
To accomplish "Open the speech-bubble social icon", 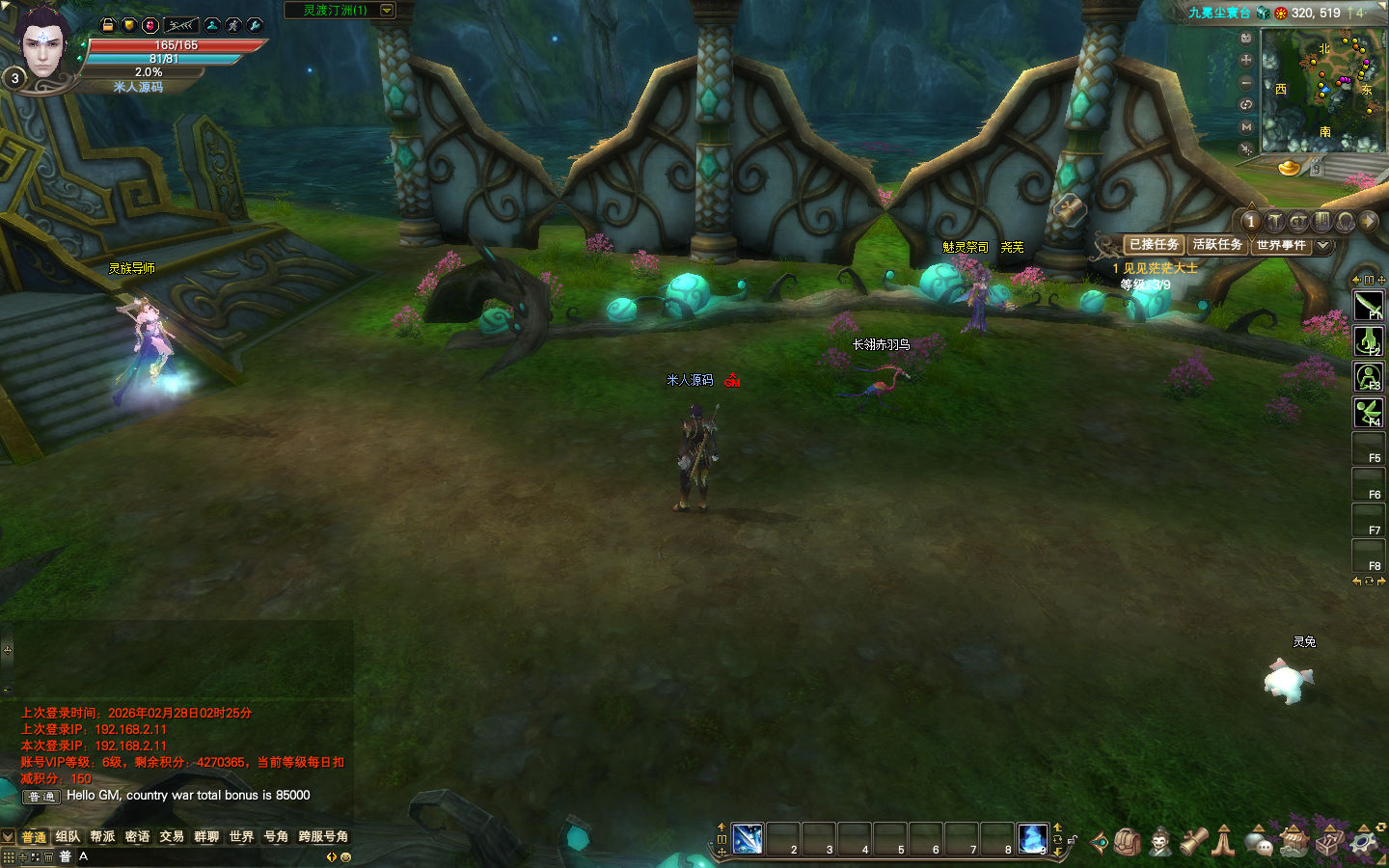I will 1259,843.
